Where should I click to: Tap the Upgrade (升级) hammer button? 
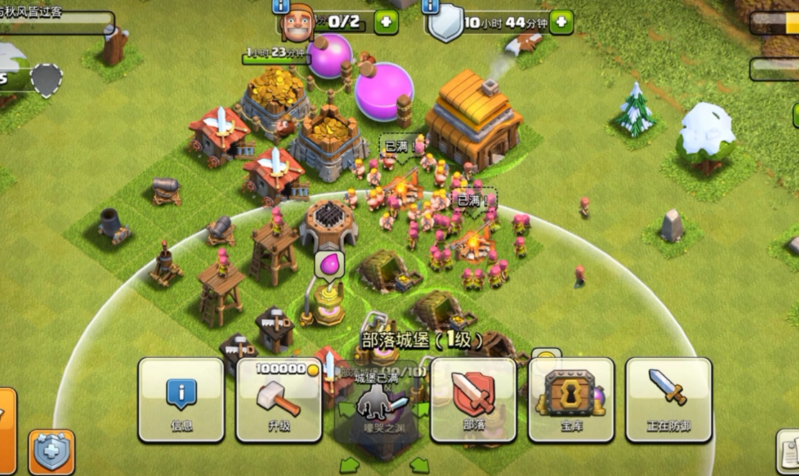pyautogui.click(x=278, y=400)
